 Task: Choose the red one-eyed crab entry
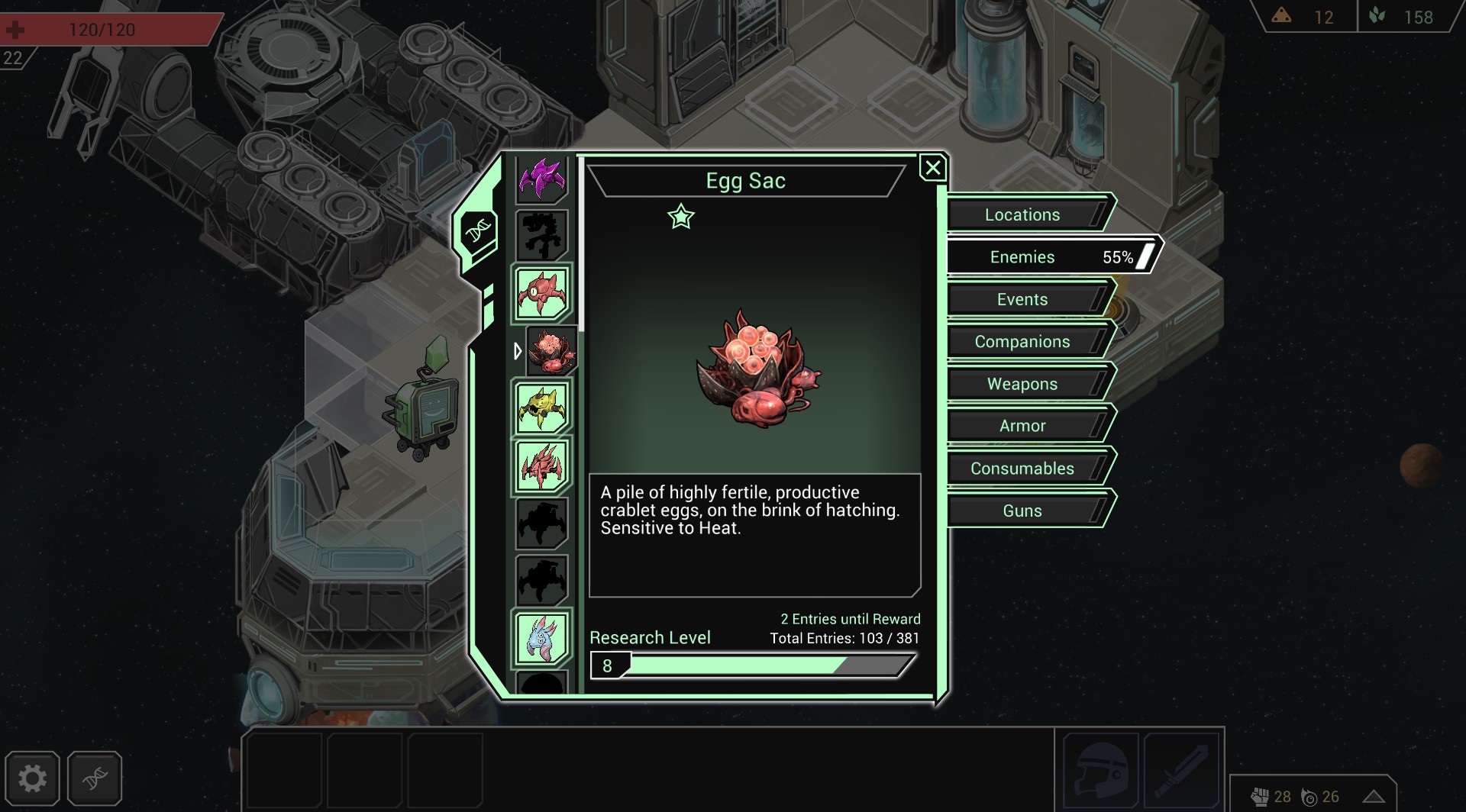click(542, 293)
